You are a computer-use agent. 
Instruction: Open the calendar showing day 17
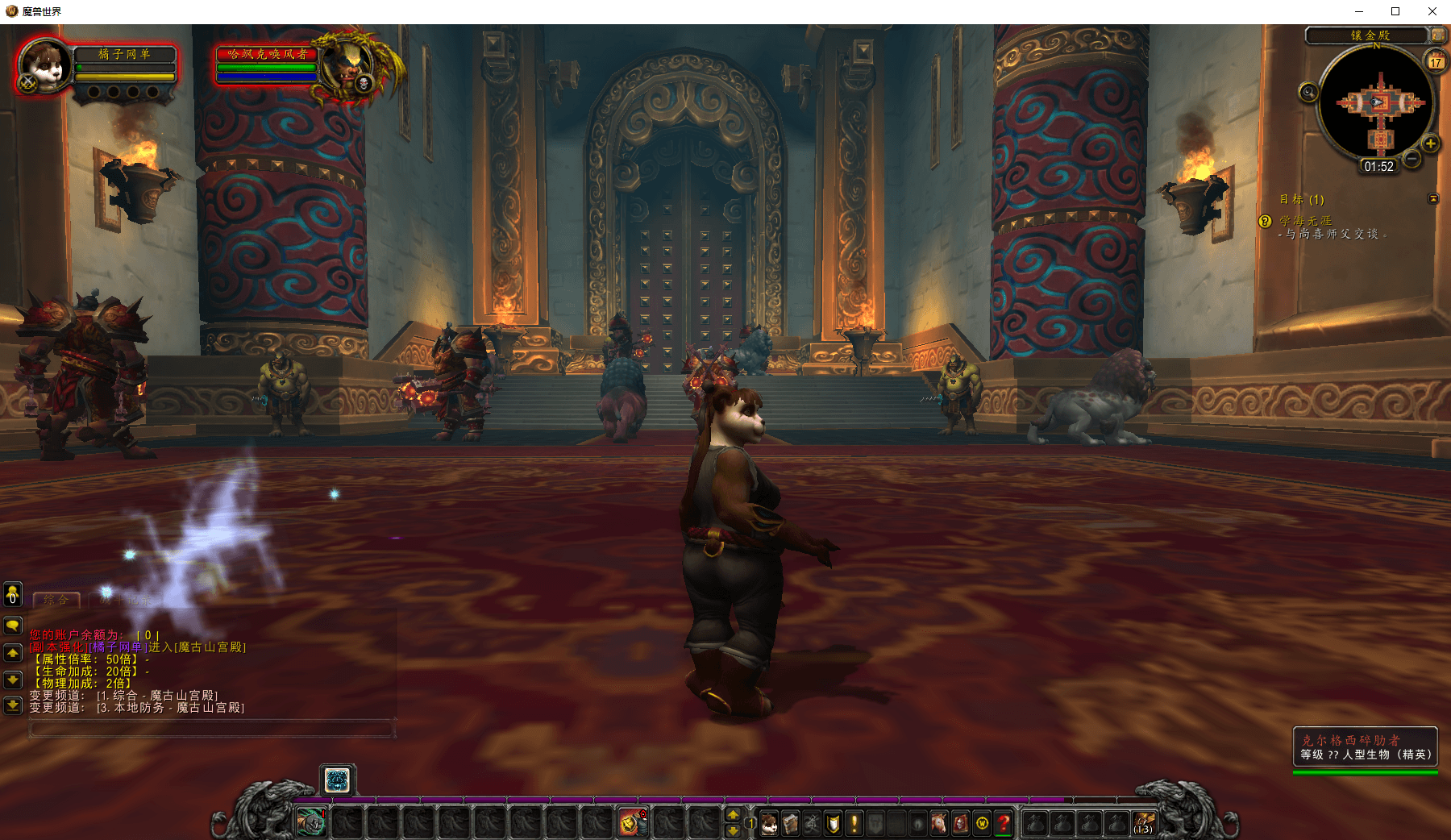[1436, 61]
